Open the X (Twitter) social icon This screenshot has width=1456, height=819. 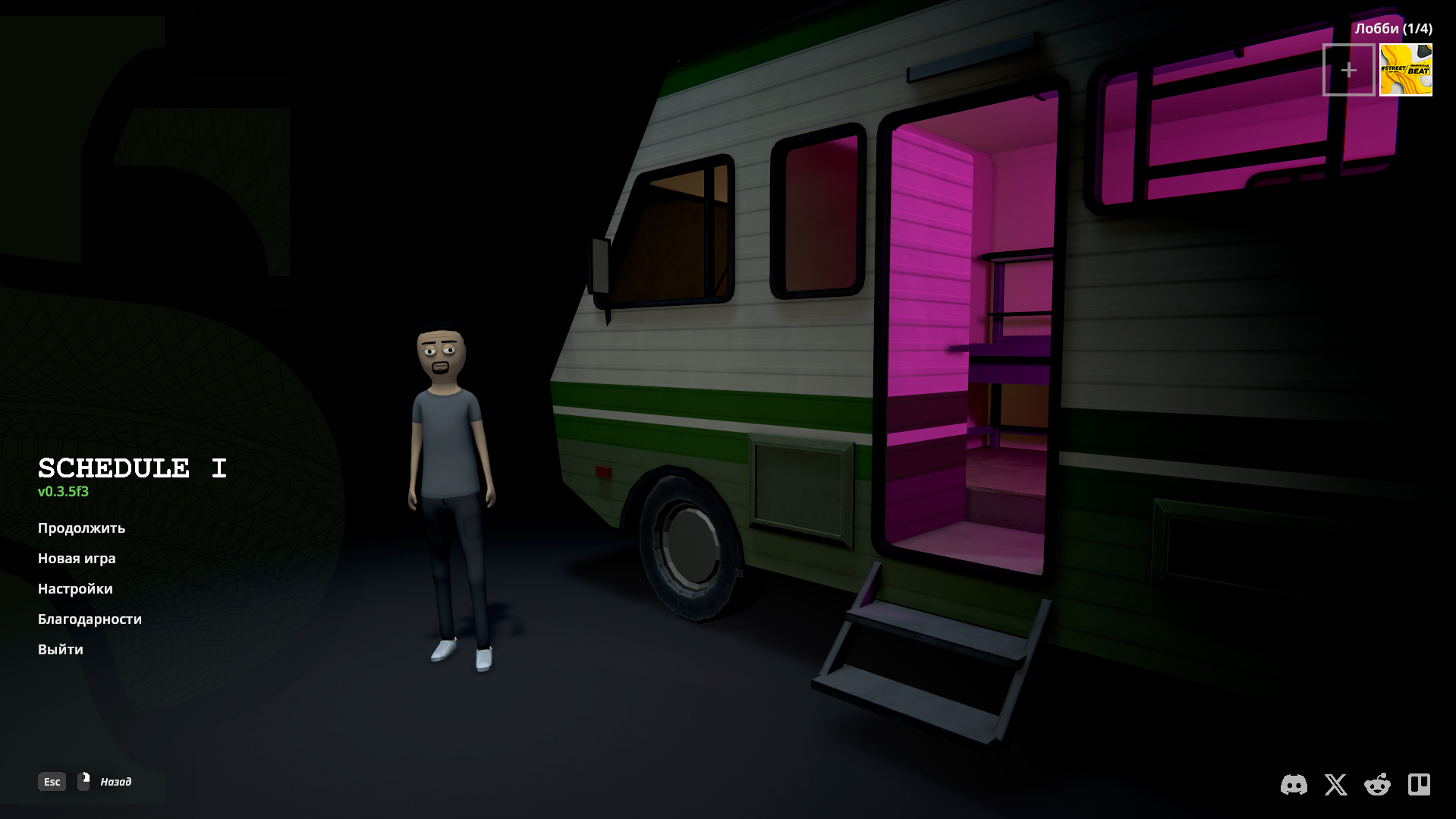pos(1335,786)
